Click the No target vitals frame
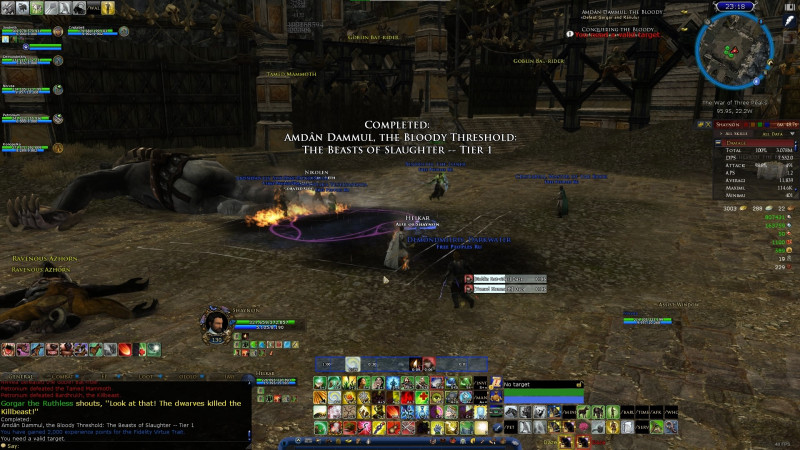 [x=541, y=384]
